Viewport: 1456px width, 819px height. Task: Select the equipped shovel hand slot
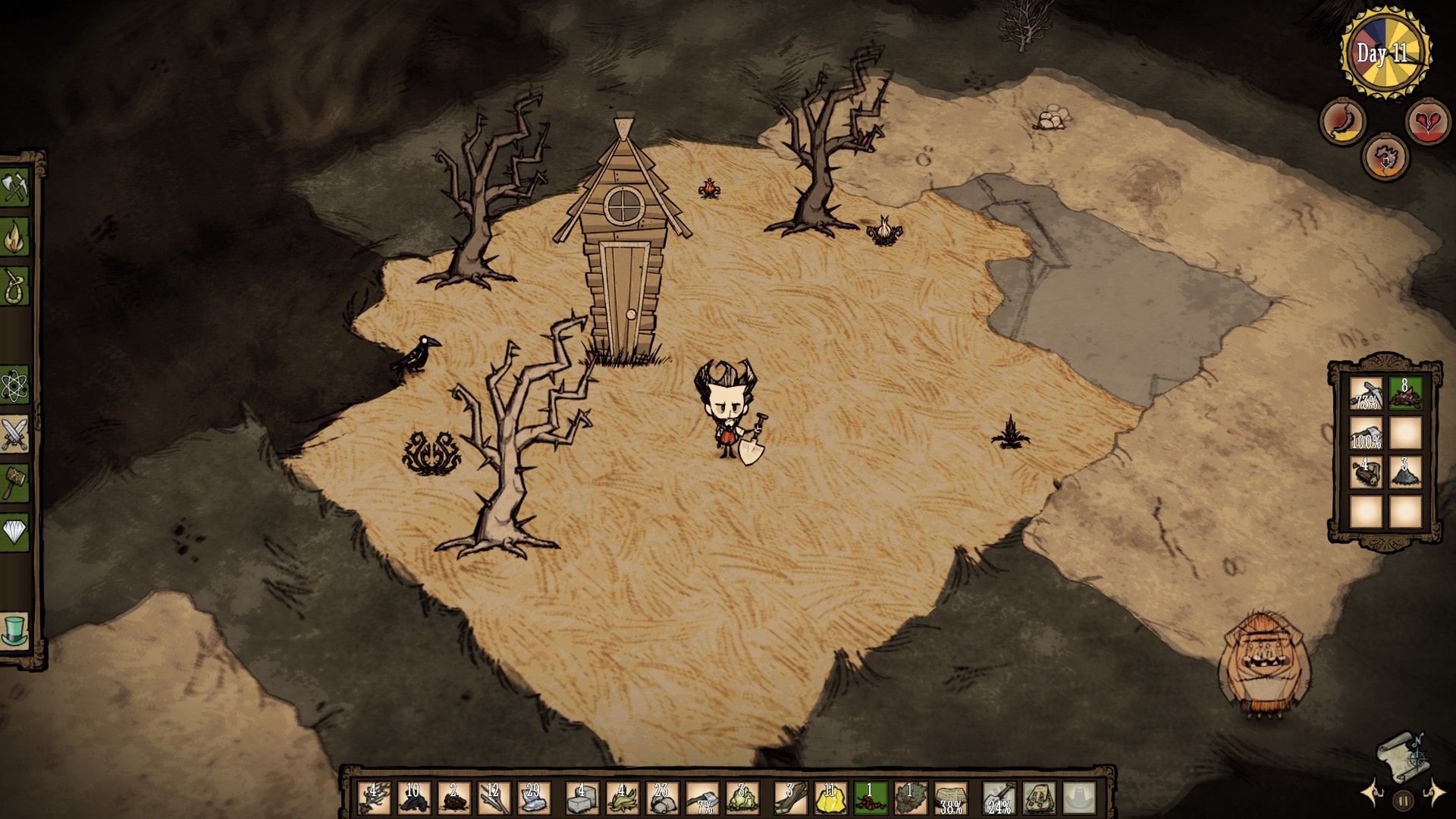(x=998, y=798)
